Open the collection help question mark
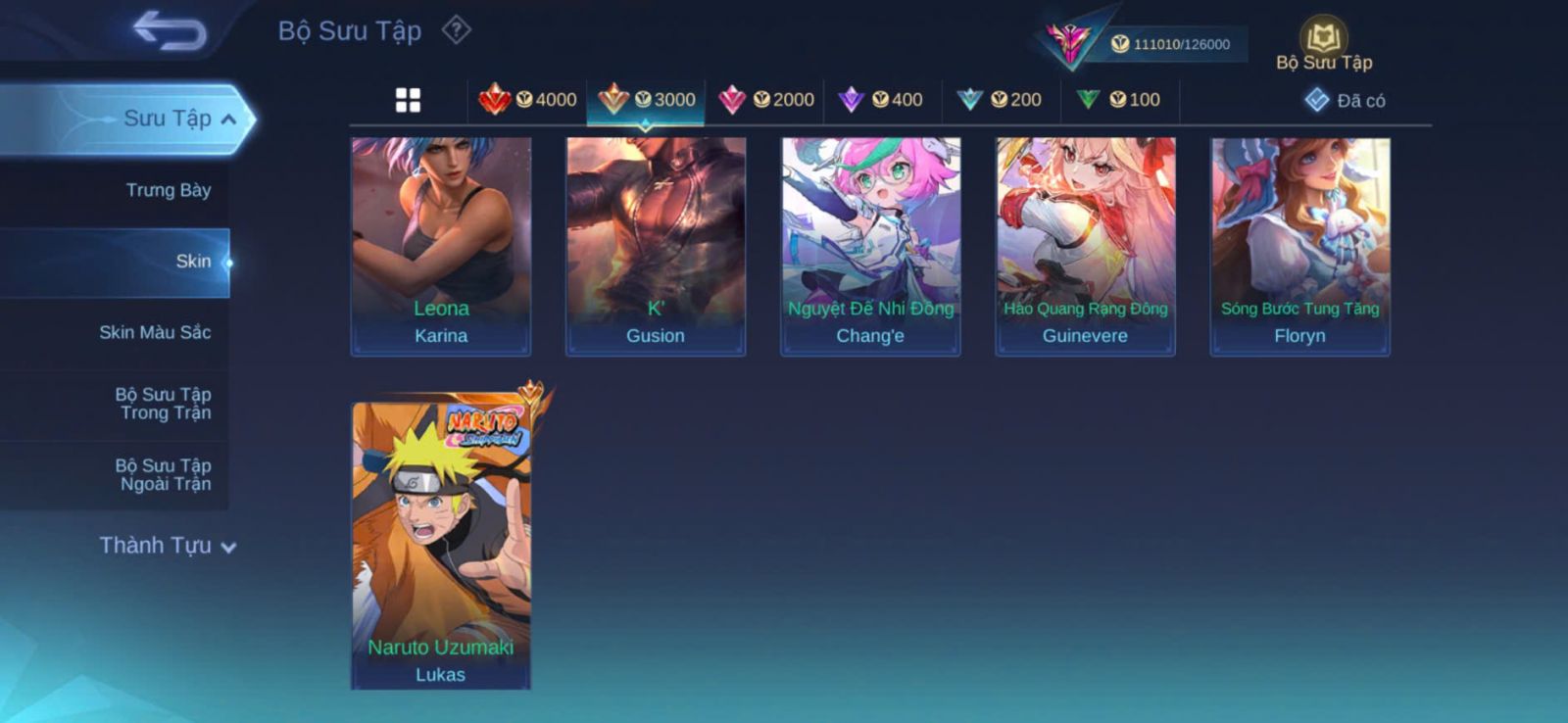1568x723 pixels. pos(456,30)
